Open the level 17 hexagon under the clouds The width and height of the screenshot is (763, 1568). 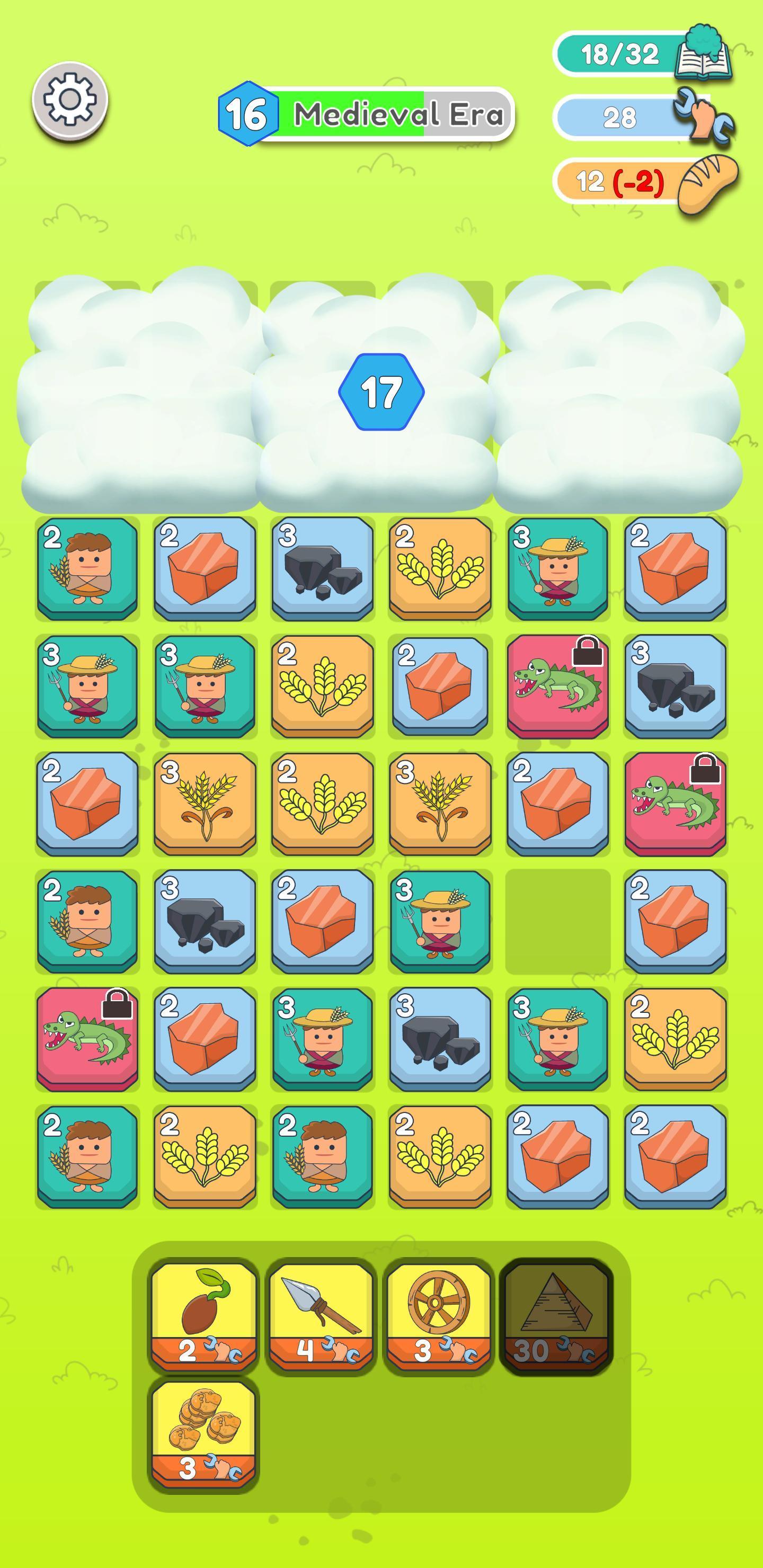coord(384,391)
